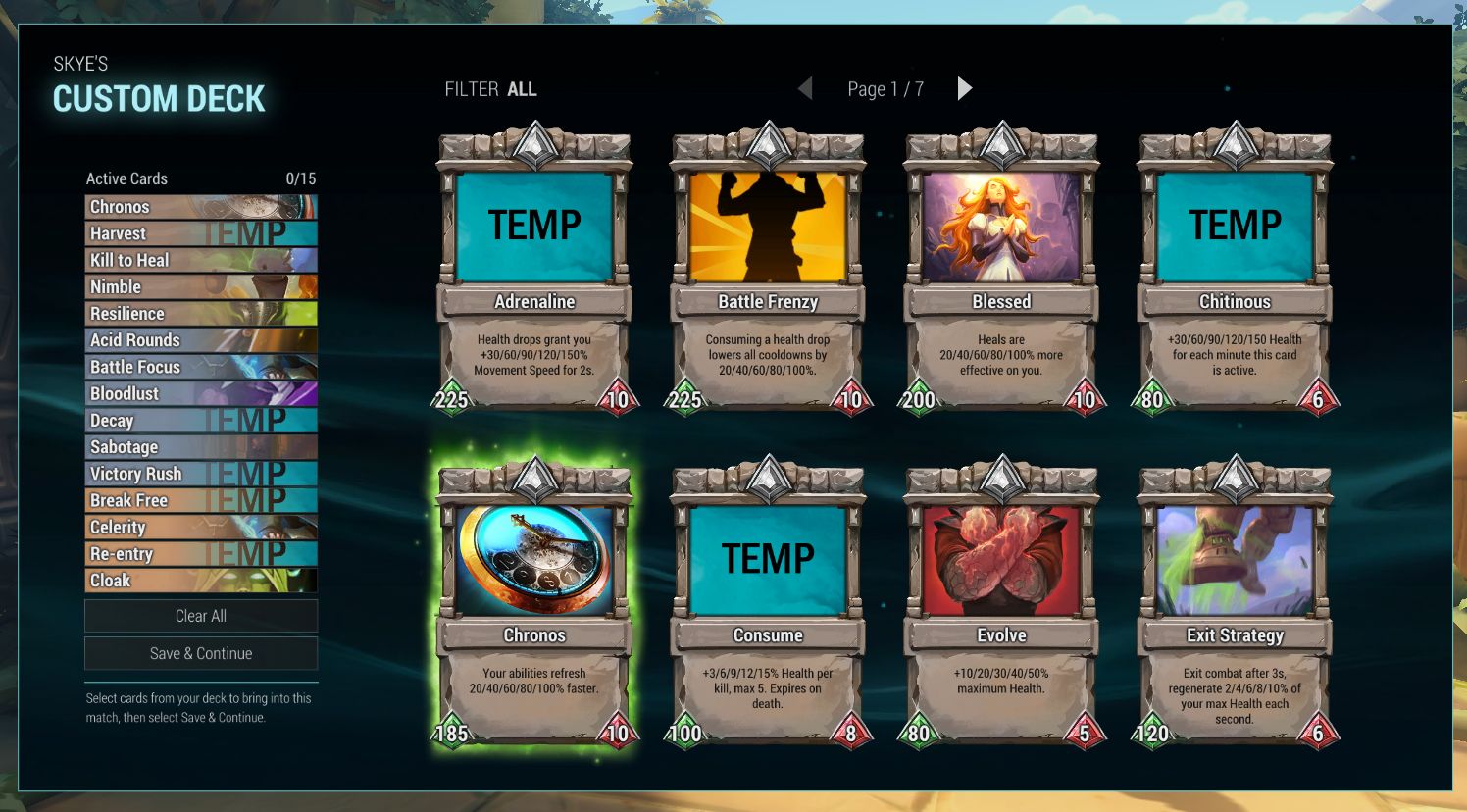Select the Adrenaline card
1467x812 pixels.
[534, 270]
